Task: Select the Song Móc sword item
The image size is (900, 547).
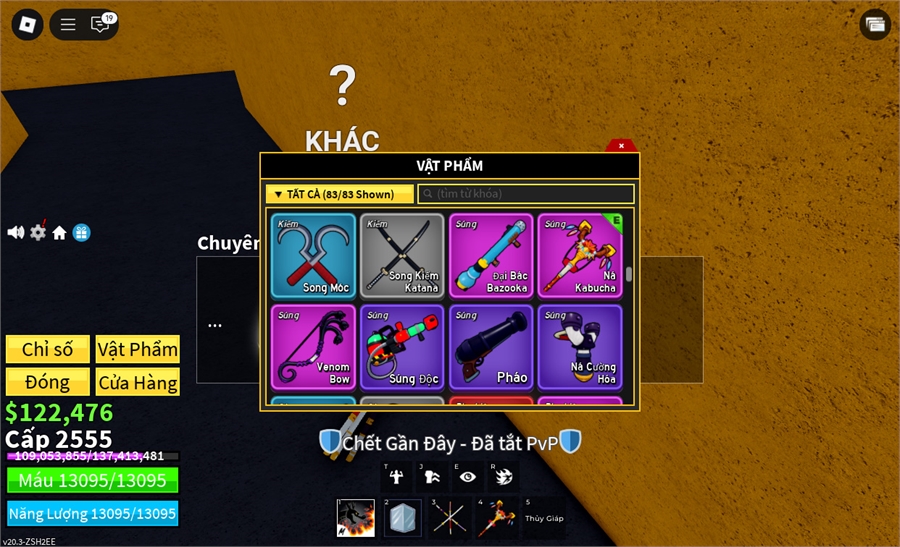Action: [x=313, y=256]
